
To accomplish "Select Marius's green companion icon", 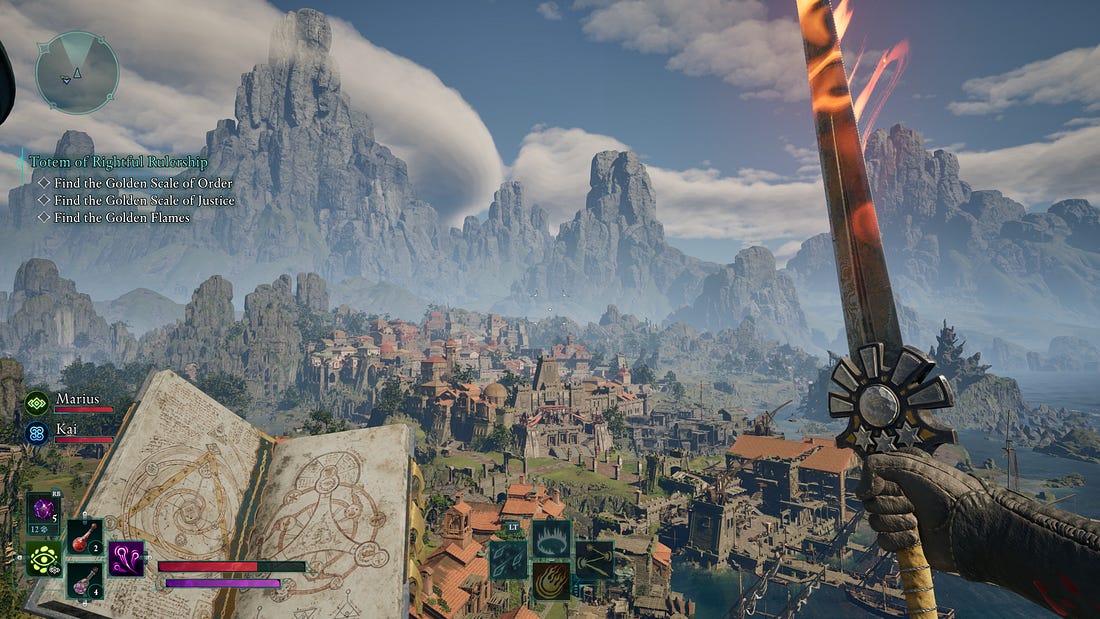I will (x=37, y=403).
